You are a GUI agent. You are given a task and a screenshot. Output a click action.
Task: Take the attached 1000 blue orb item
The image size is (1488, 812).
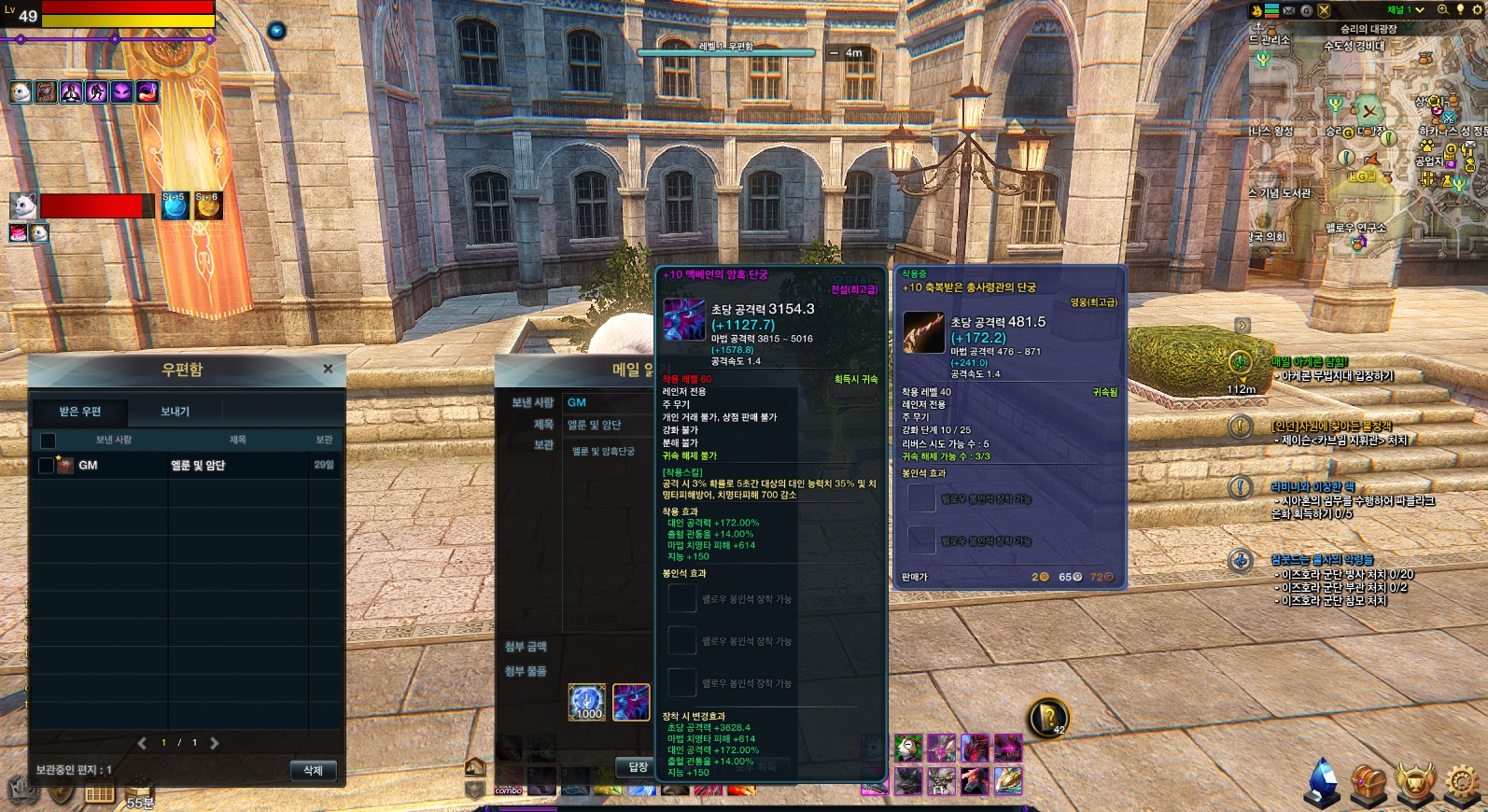coord(587,702)
